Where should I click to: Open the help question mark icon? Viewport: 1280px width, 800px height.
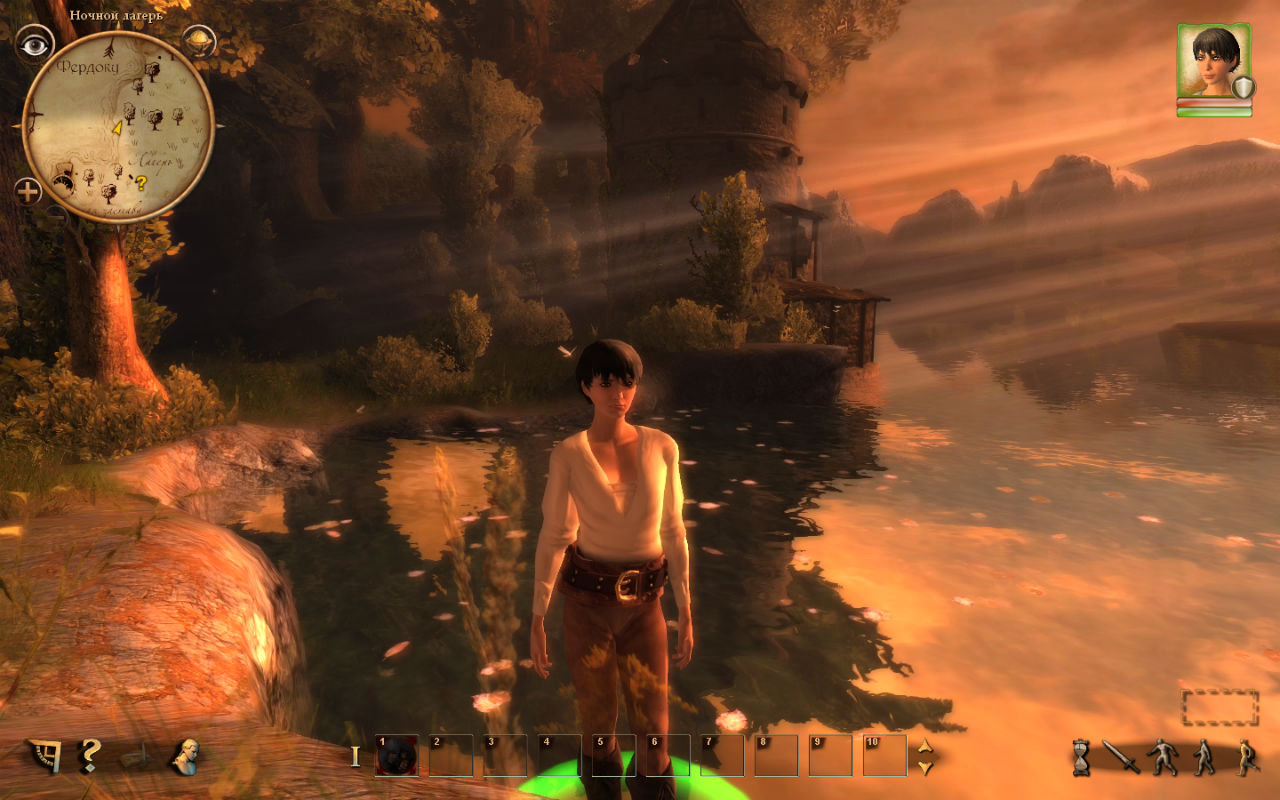click(x=89, y=755)
